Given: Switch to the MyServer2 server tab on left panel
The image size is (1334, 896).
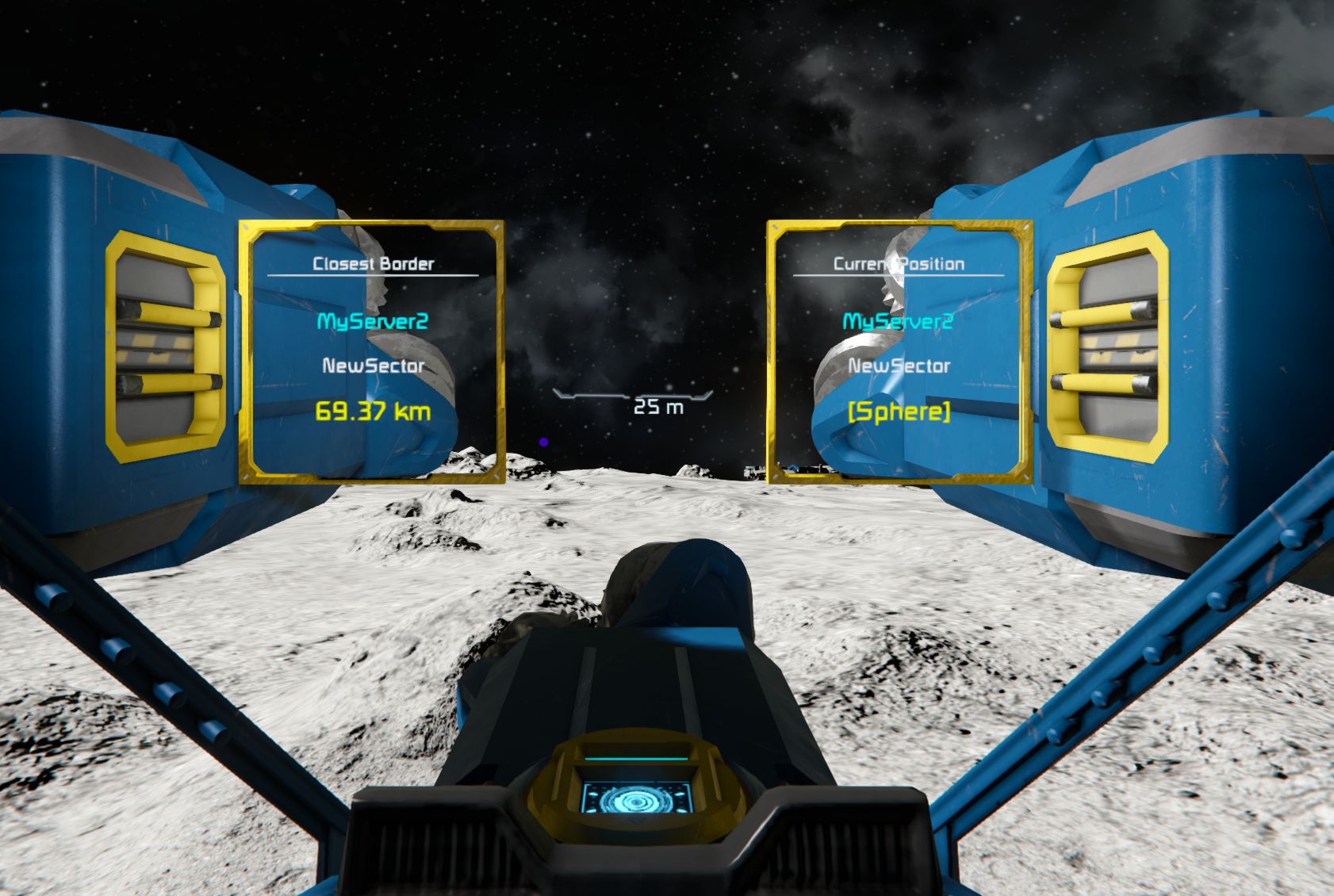Looking at the screenshot, I should tap(373, 320).
